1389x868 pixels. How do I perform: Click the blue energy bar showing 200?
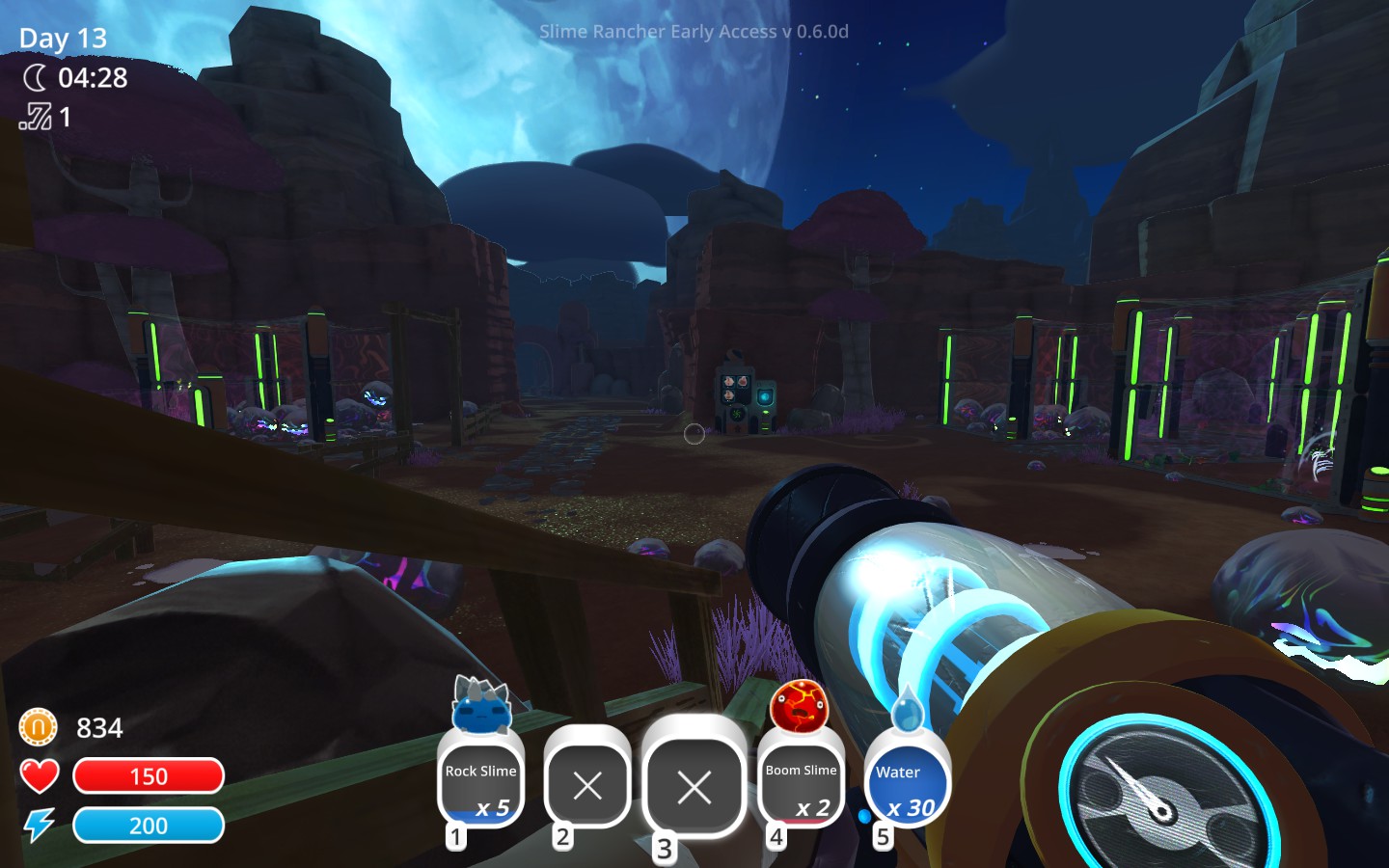coord(149,825)
